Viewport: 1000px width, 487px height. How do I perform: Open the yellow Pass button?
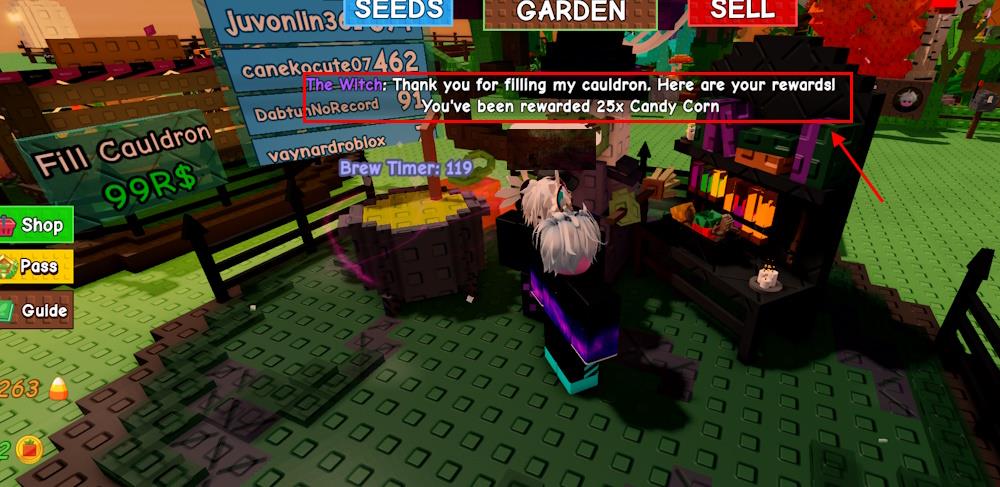point(34,267)
